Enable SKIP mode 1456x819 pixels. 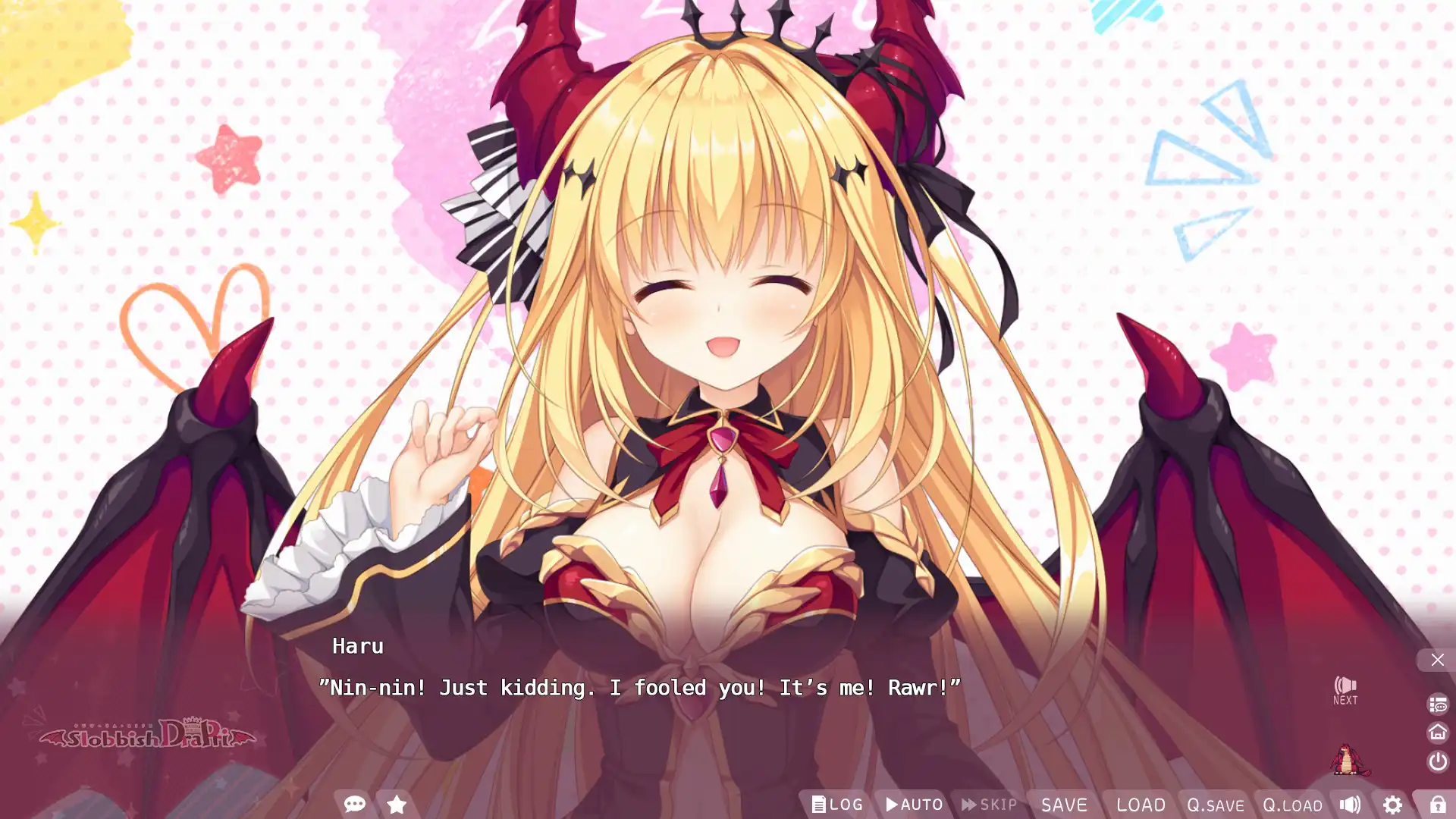(x=987, y=805)
